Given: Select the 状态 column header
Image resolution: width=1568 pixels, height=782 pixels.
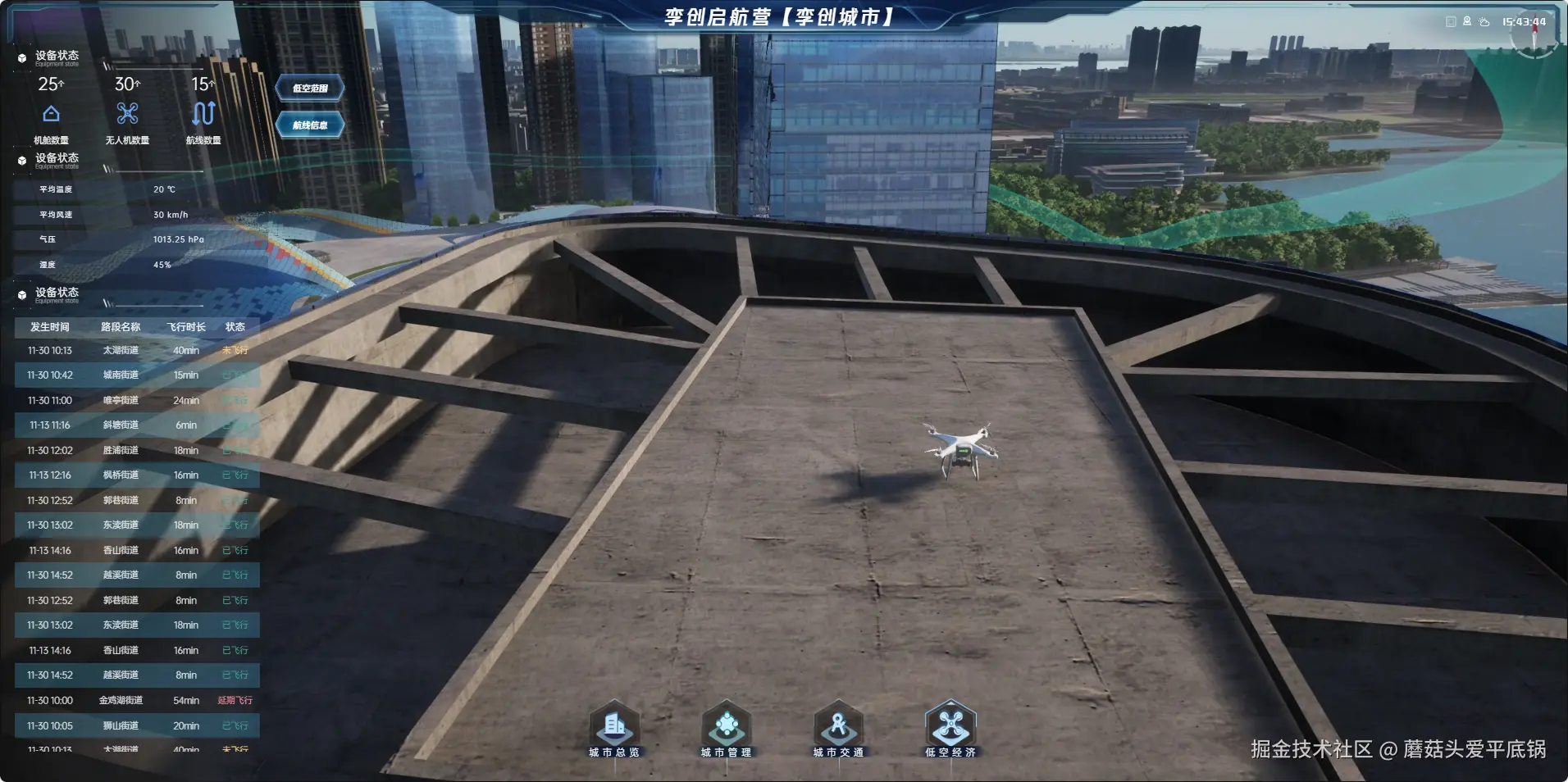Looking at the screenshot, I should [x=235, y=326].
